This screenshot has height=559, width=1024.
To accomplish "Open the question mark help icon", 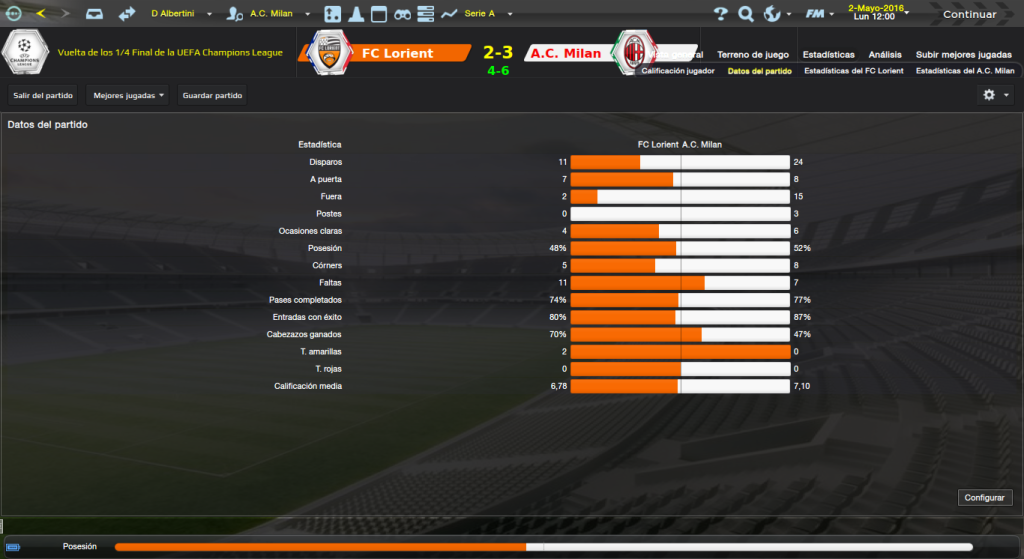I will (721, 14).
